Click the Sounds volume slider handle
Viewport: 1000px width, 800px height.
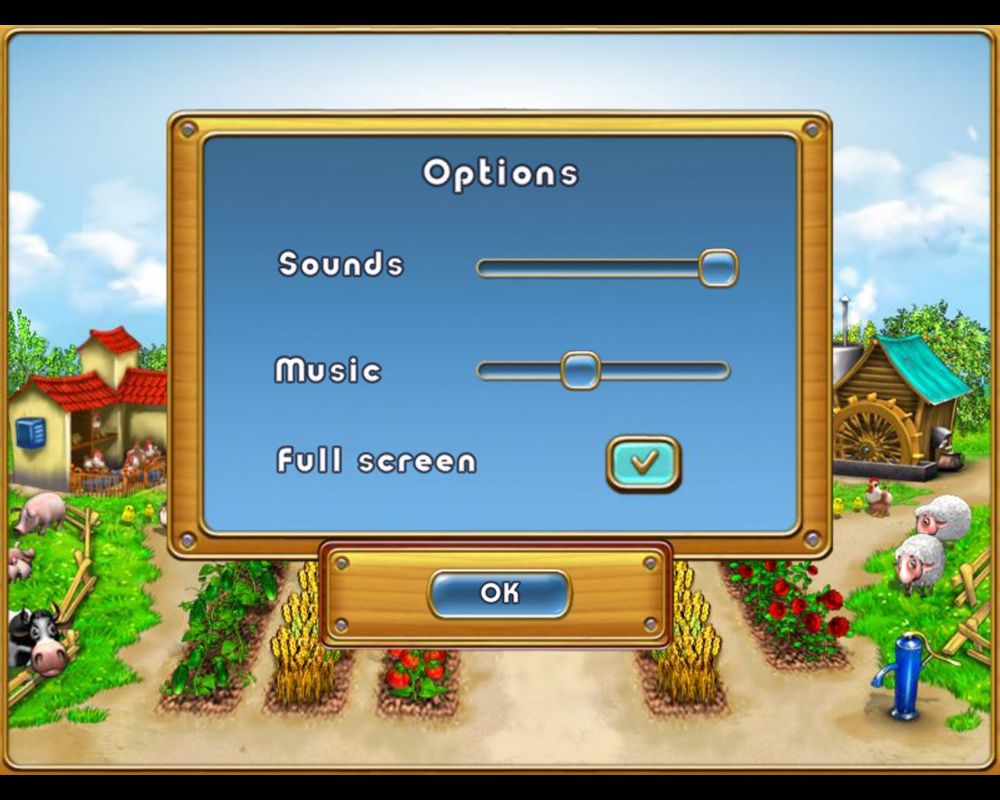(717, 268)
